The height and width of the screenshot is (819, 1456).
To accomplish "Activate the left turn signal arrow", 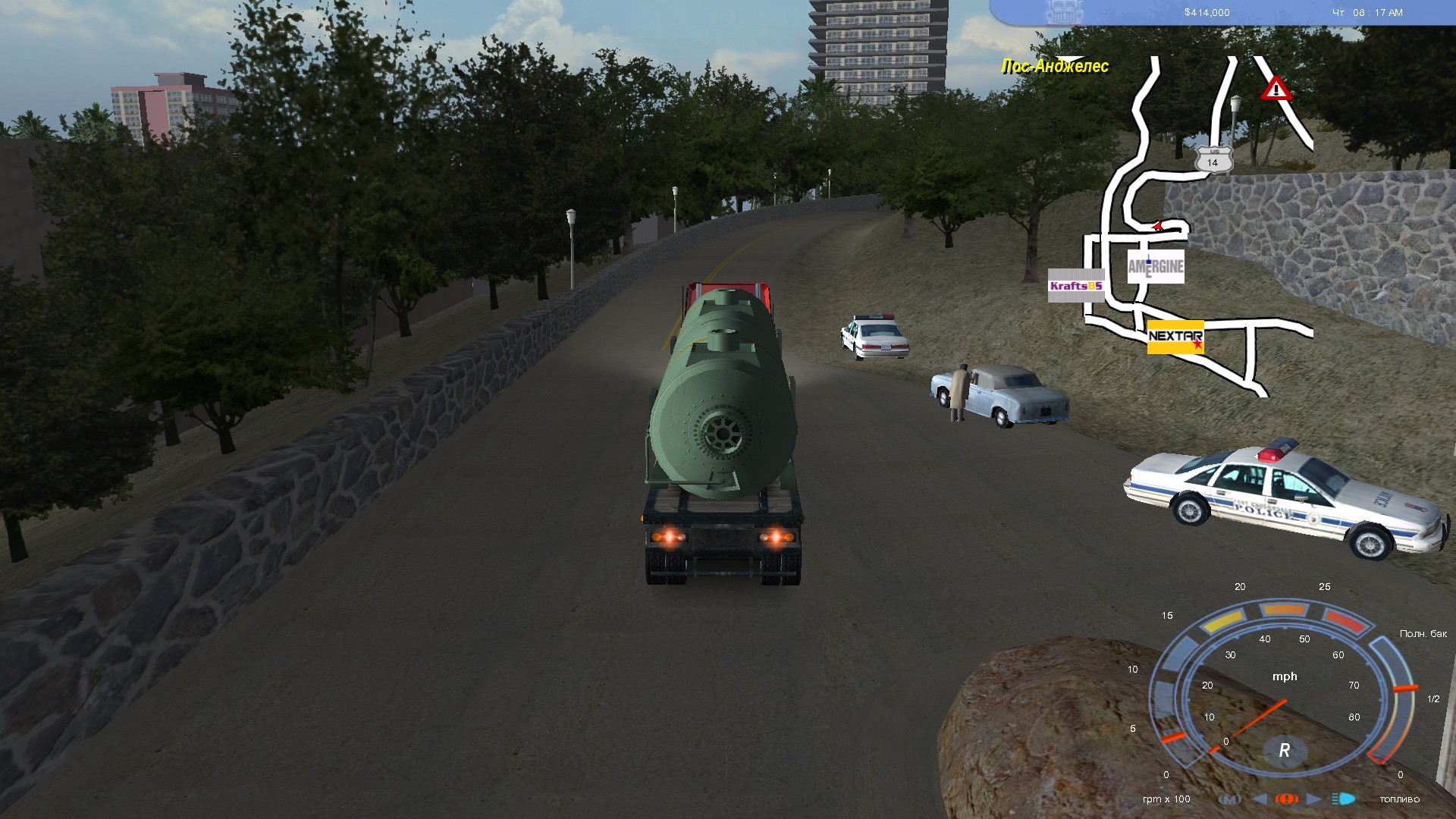I will pos(1260,799).
